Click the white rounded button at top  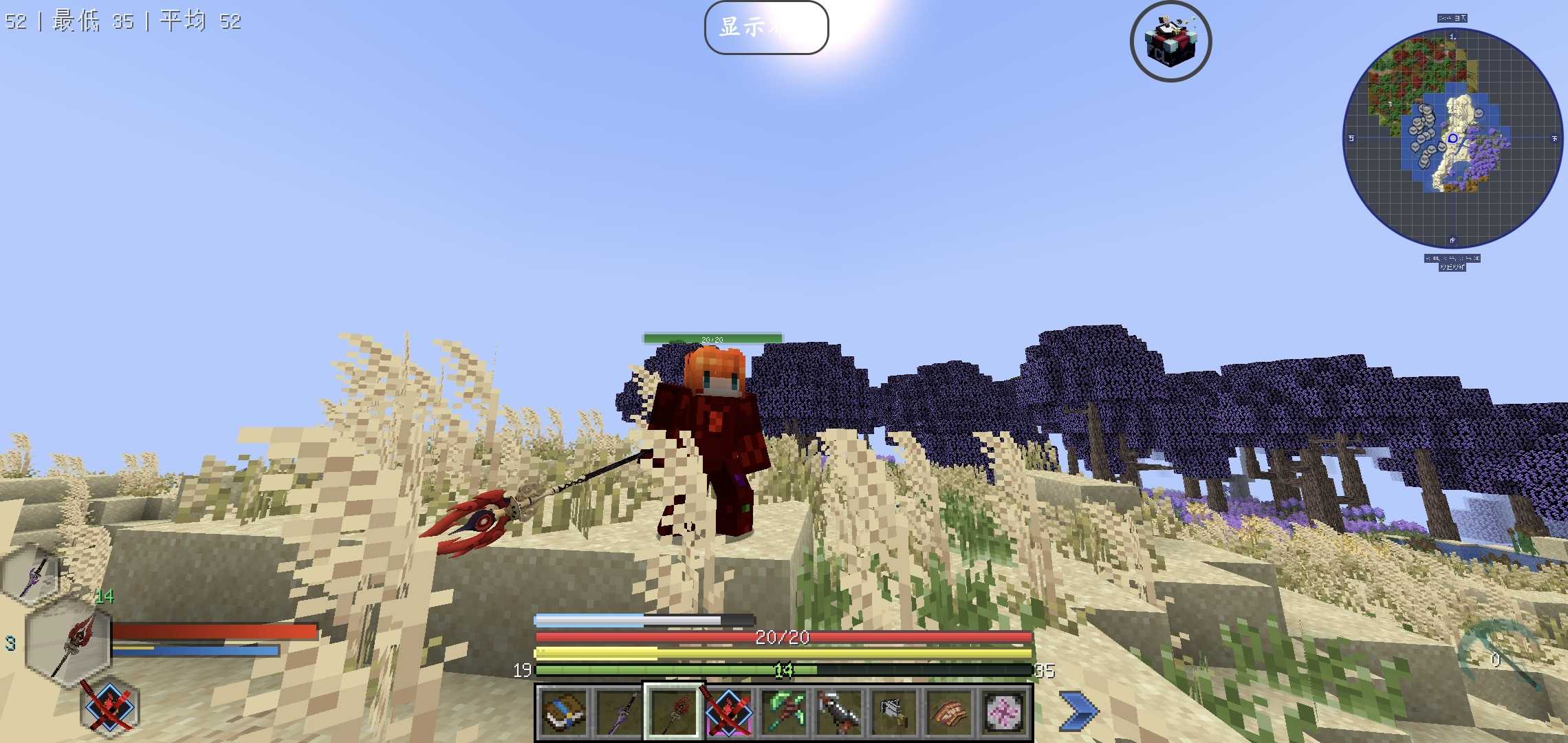click(x=766, y=28)
